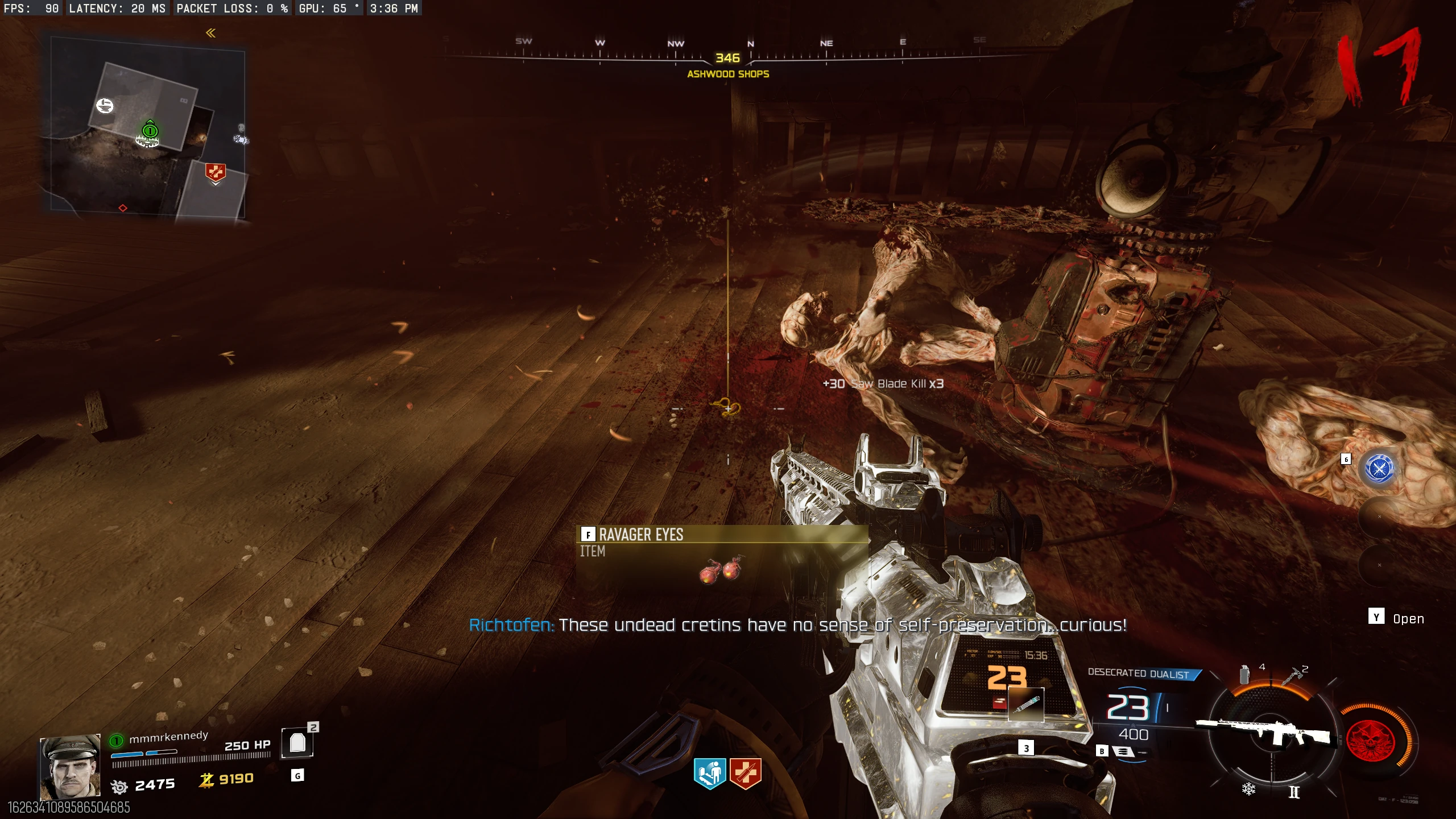Click the Pack-a-Punch tier II icon
This screenshot has width=1456, height=819.
click(1294, 792)
